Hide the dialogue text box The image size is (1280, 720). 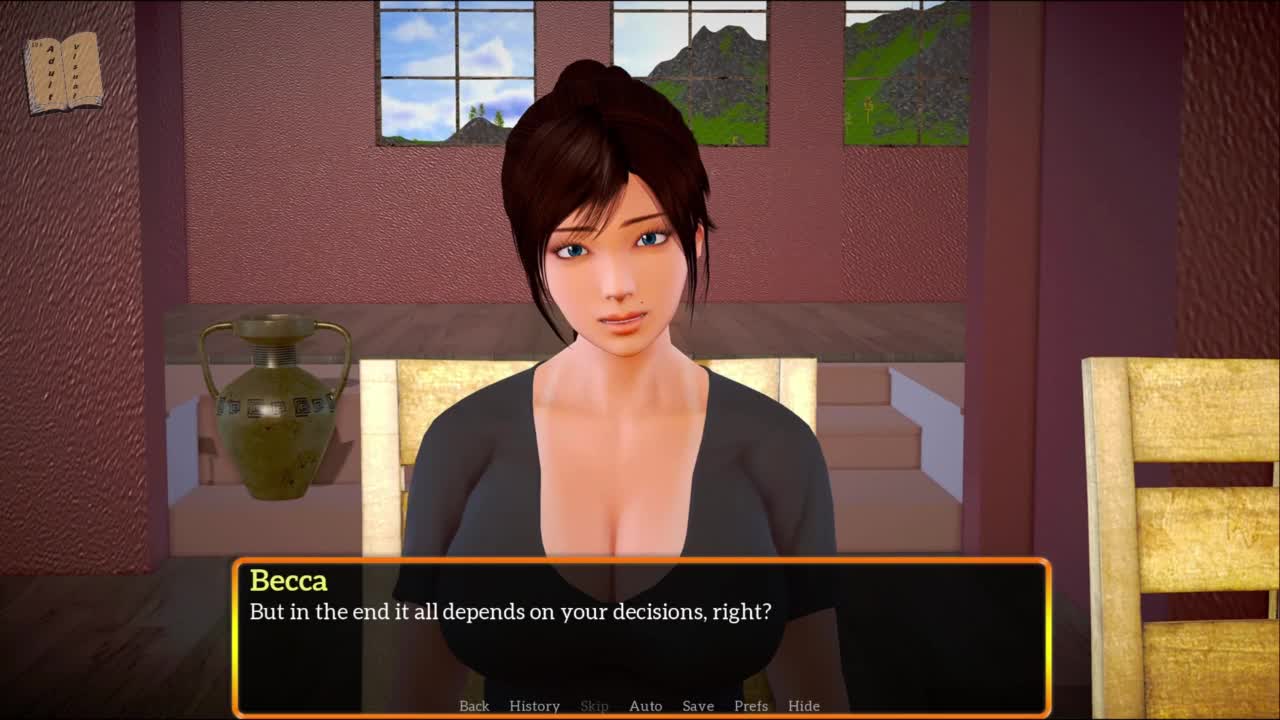804,706
